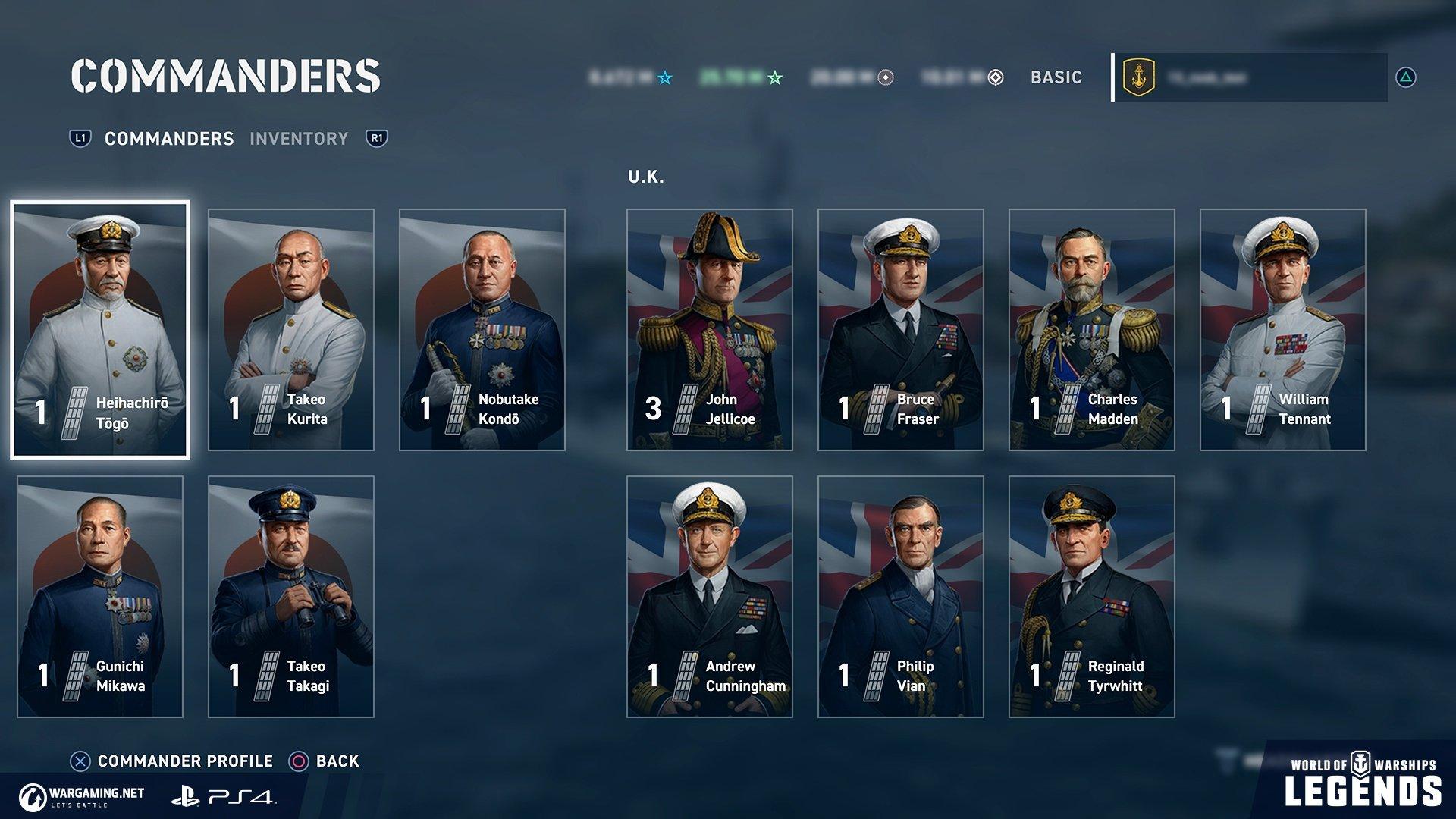This screenshot has width=1456, height=819.
Task: Click the blue star experience icon
Action: (665, 77)
